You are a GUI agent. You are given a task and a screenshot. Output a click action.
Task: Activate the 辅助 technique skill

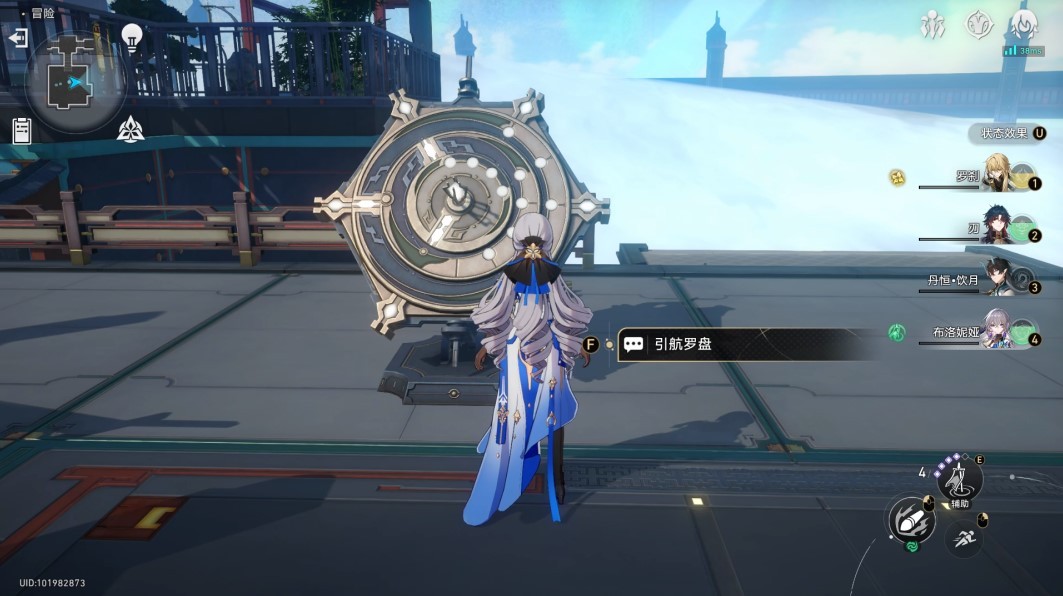pos(959,480)
